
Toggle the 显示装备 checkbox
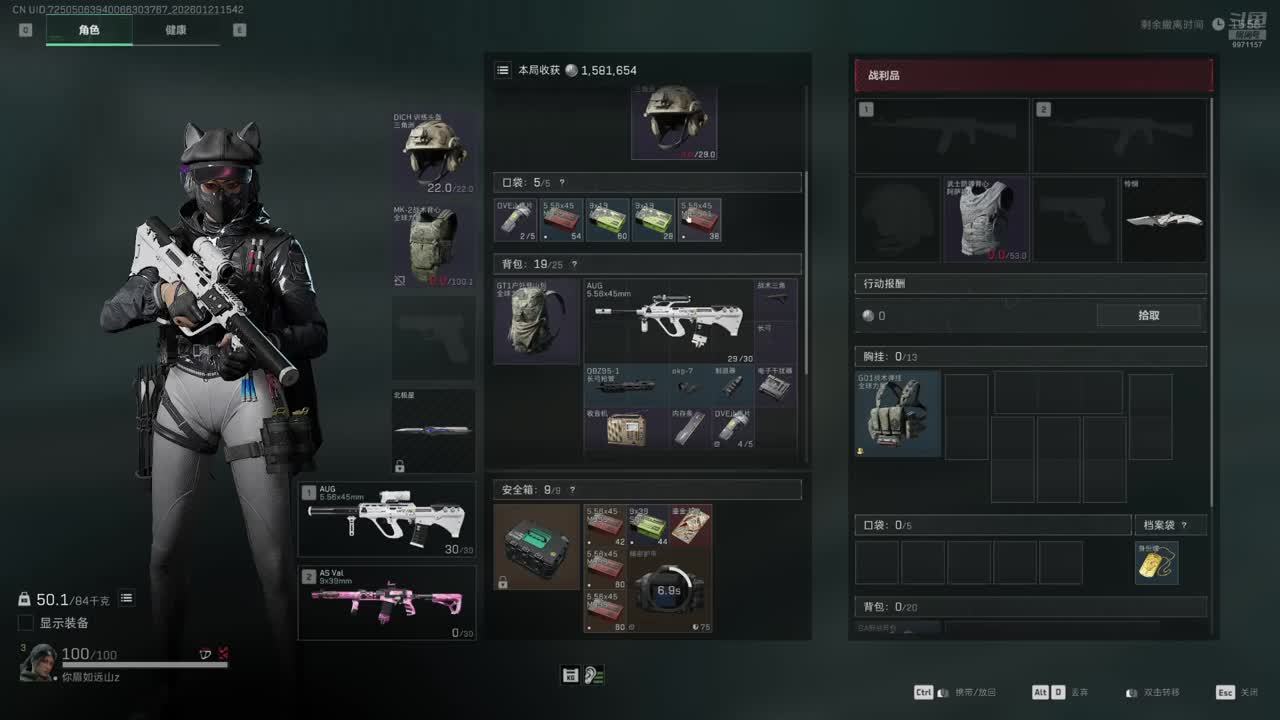point(26,623)
